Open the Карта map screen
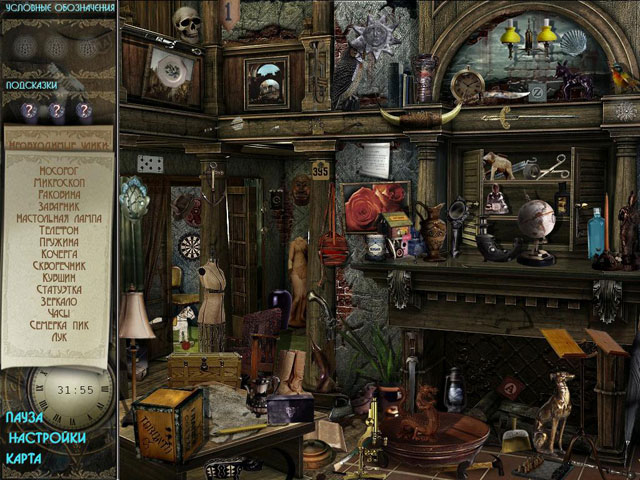The width and height of the screenshot is (640, 480). [23, 458]
